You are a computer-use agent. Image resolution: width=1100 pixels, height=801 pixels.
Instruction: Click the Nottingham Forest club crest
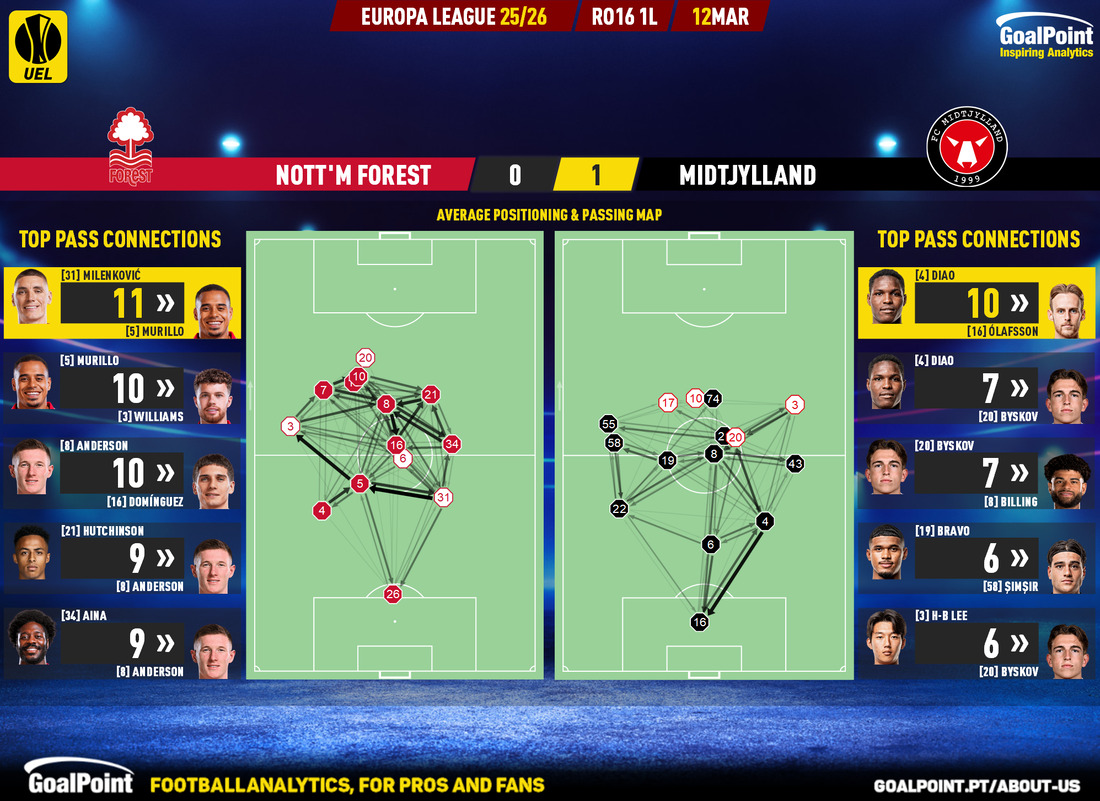131,147
